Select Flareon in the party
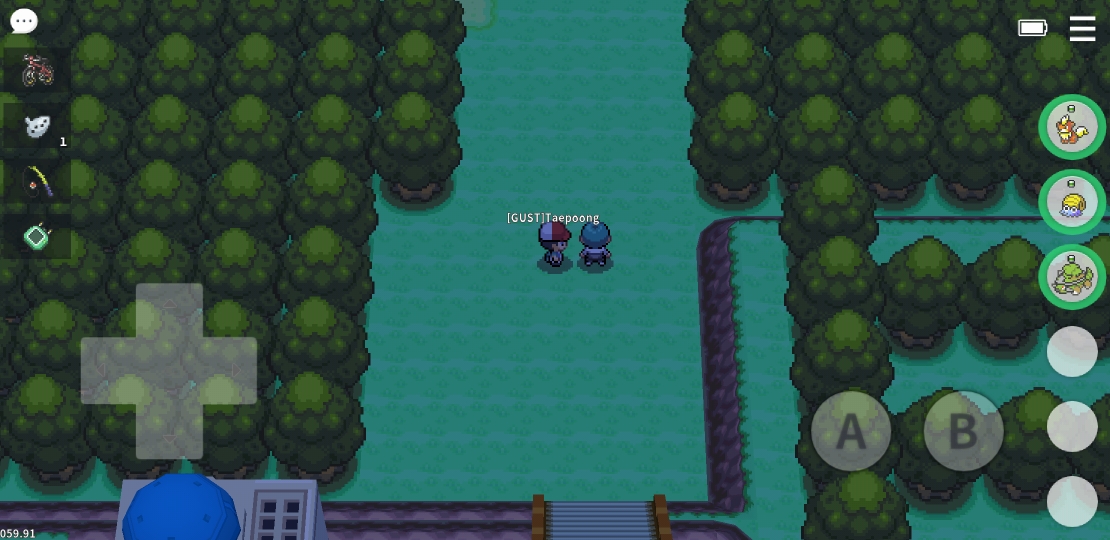Image resolution: width=1110 pixels, height=540 pixels. tap(1072, 127)
